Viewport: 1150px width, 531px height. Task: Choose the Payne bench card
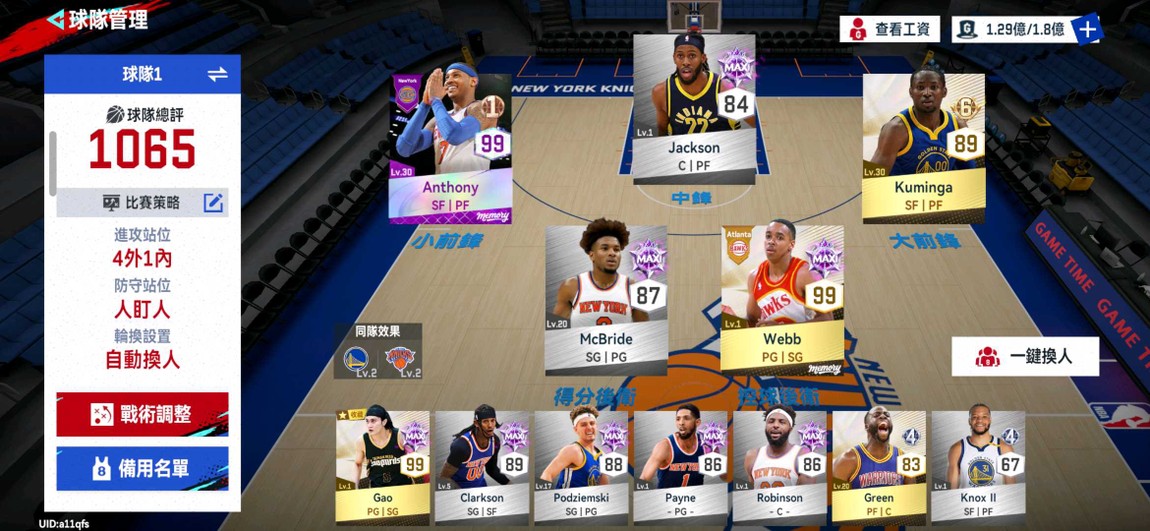point(680,466)
